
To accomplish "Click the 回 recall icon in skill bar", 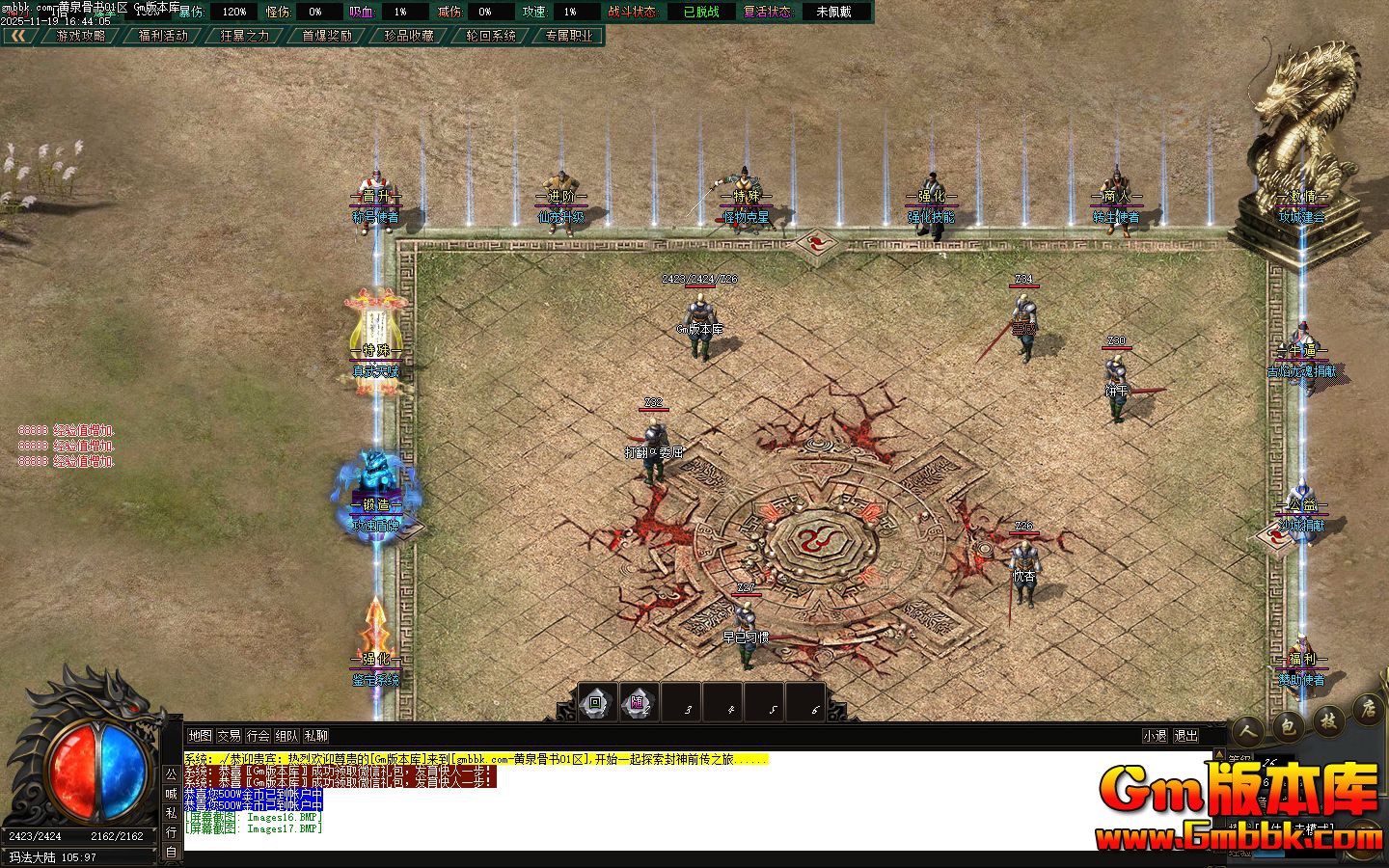I will click(596, 704).
